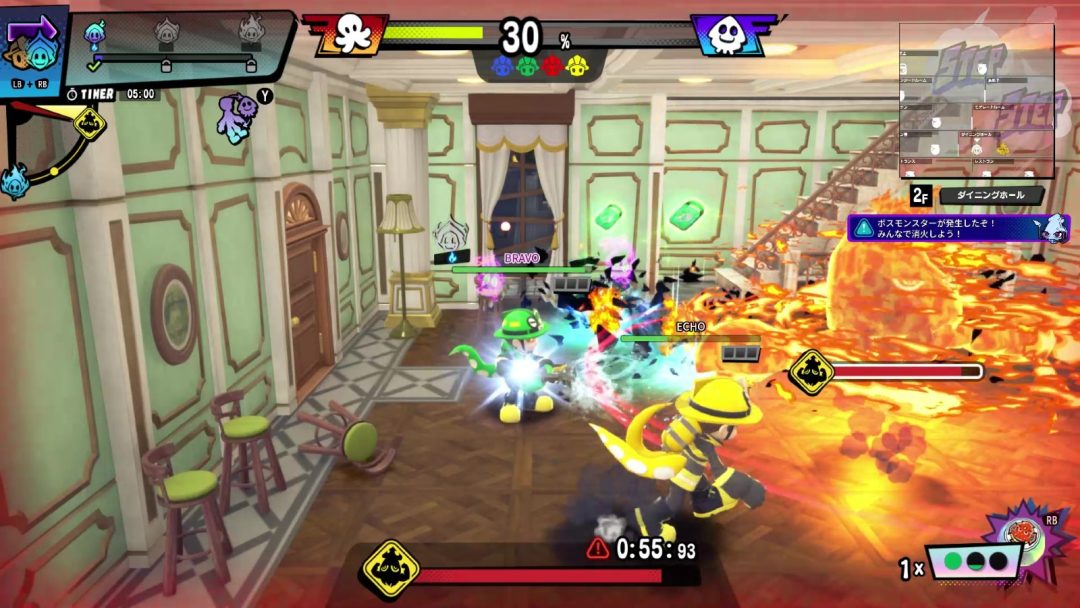Image resolution: width=1080 pixels, height=608 pixels.
Task: Click the ink capsule tank gauge
Action: (973, 563)
